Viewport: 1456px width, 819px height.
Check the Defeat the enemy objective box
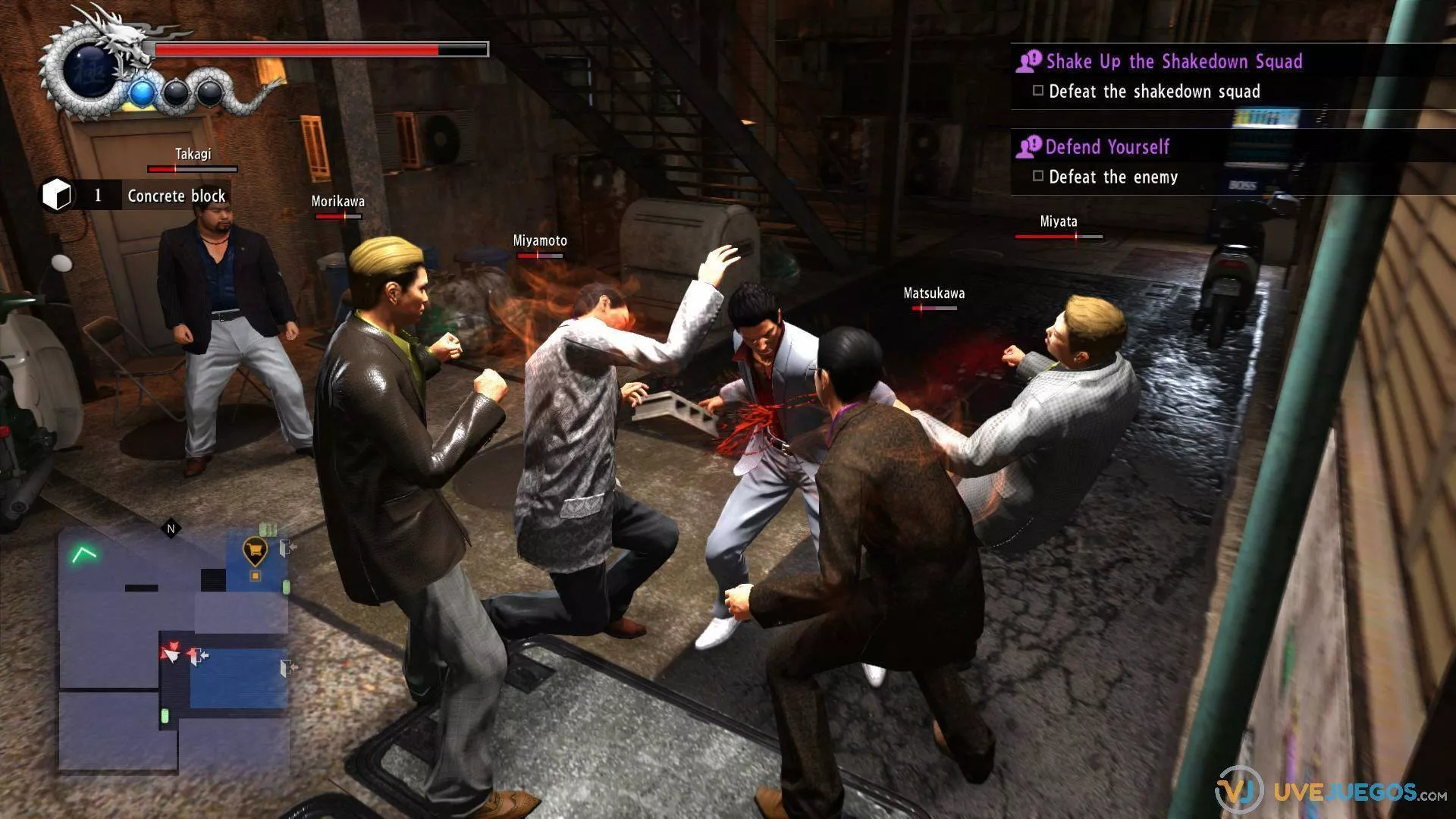(1037, 175)
